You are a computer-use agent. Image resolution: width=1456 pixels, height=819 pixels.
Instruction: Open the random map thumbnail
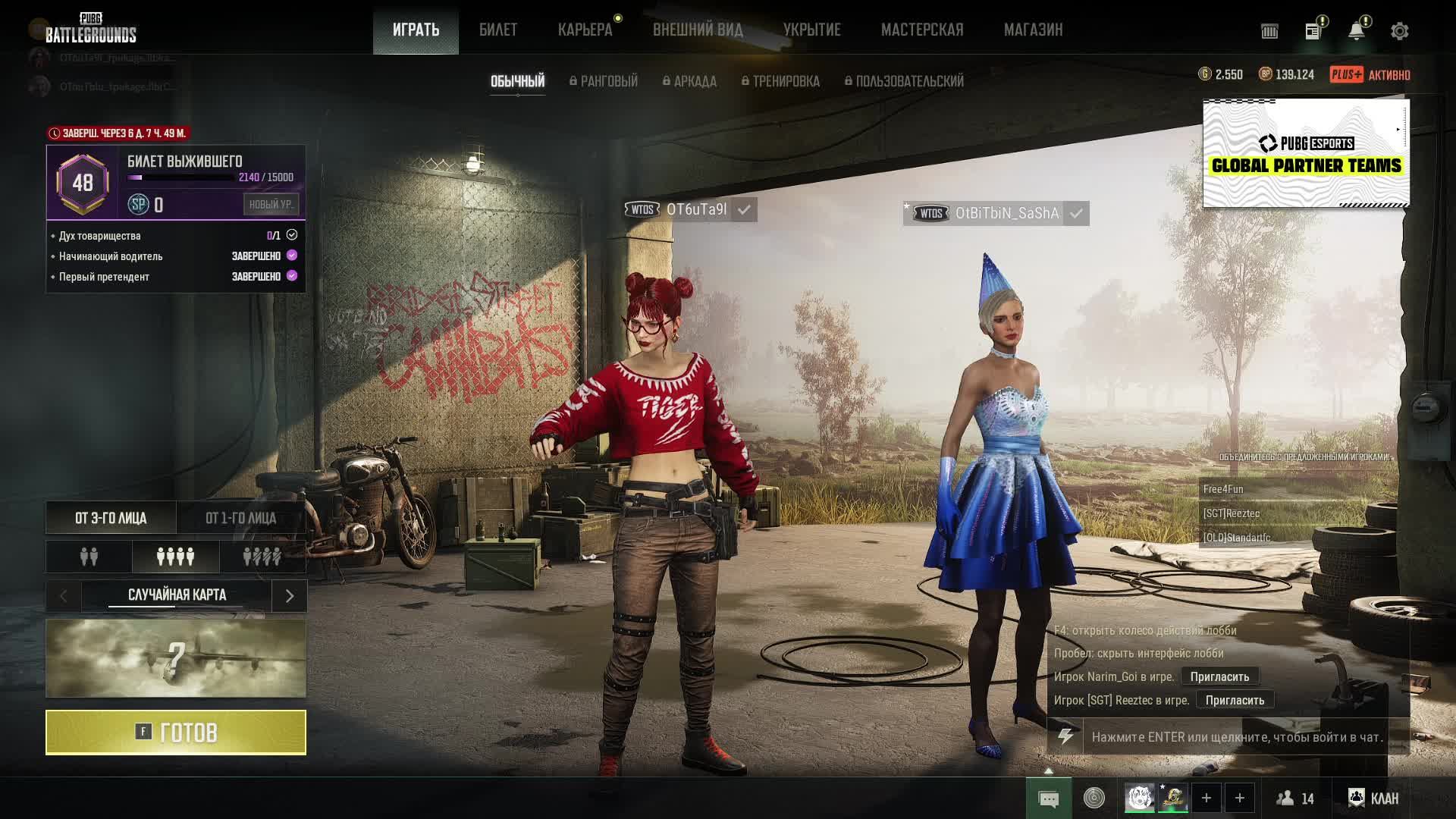point(176,658)
